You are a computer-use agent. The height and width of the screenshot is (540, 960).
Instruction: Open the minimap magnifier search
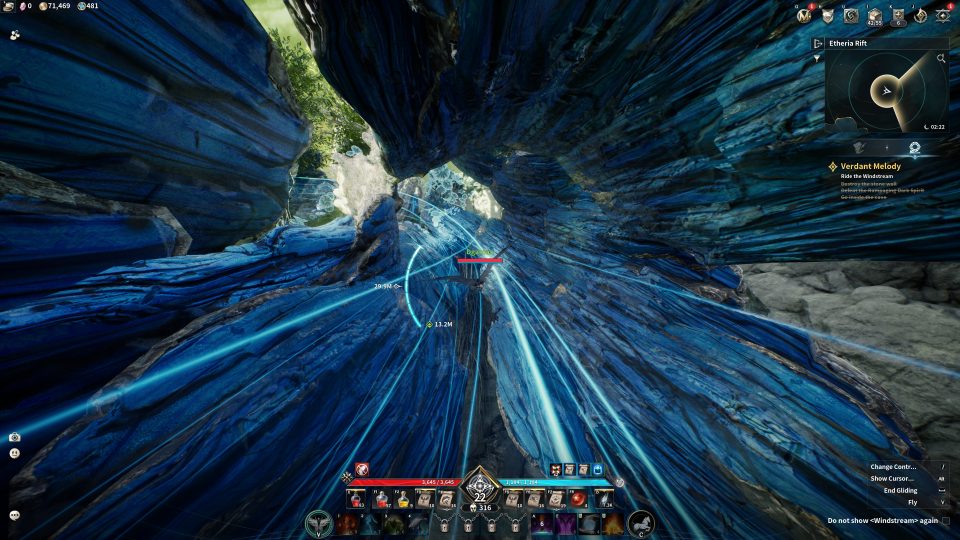(941, 59)
